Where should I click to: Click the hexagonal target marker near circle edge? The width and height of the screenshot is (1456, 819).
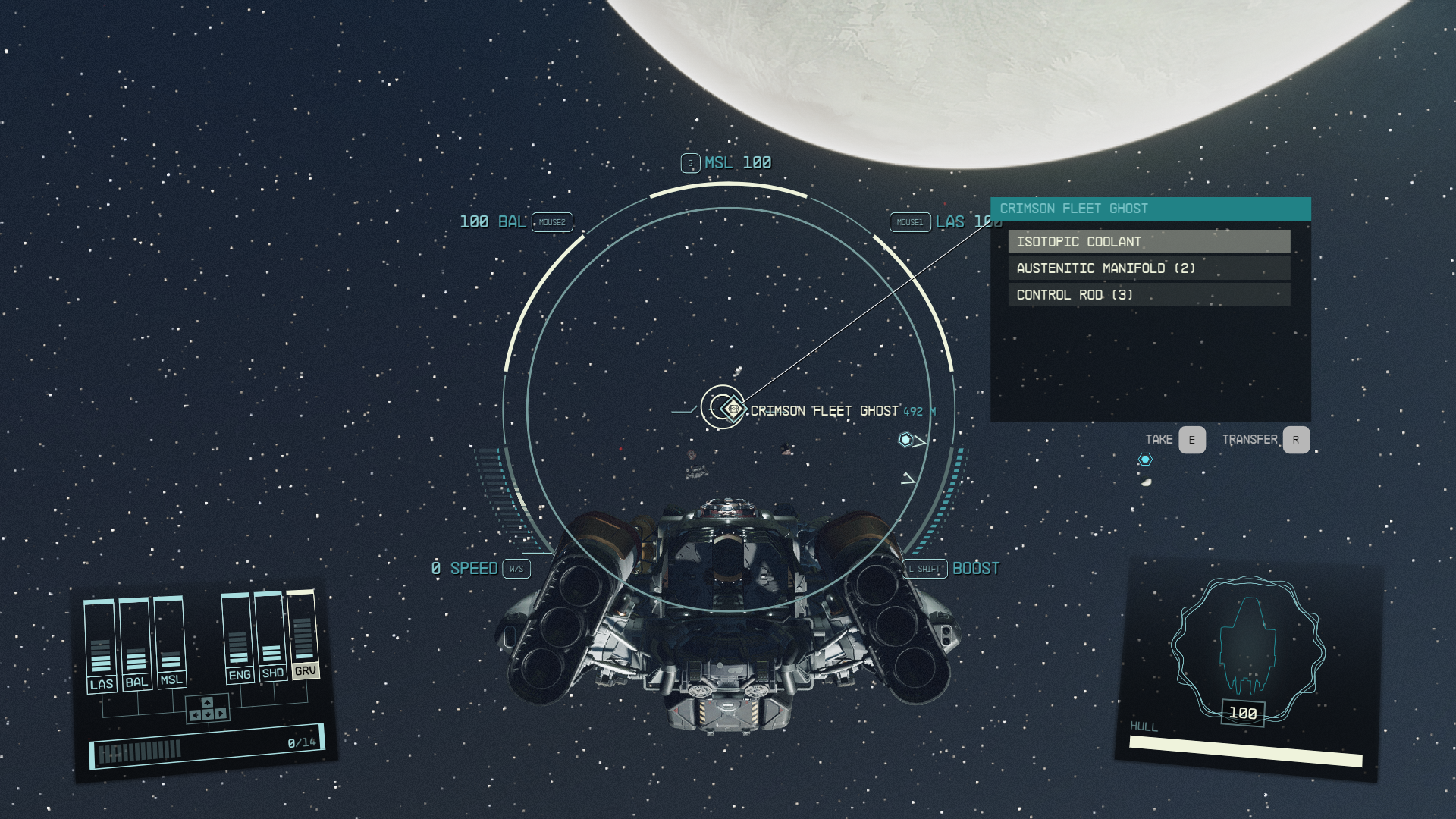click(x=905, y=438)
